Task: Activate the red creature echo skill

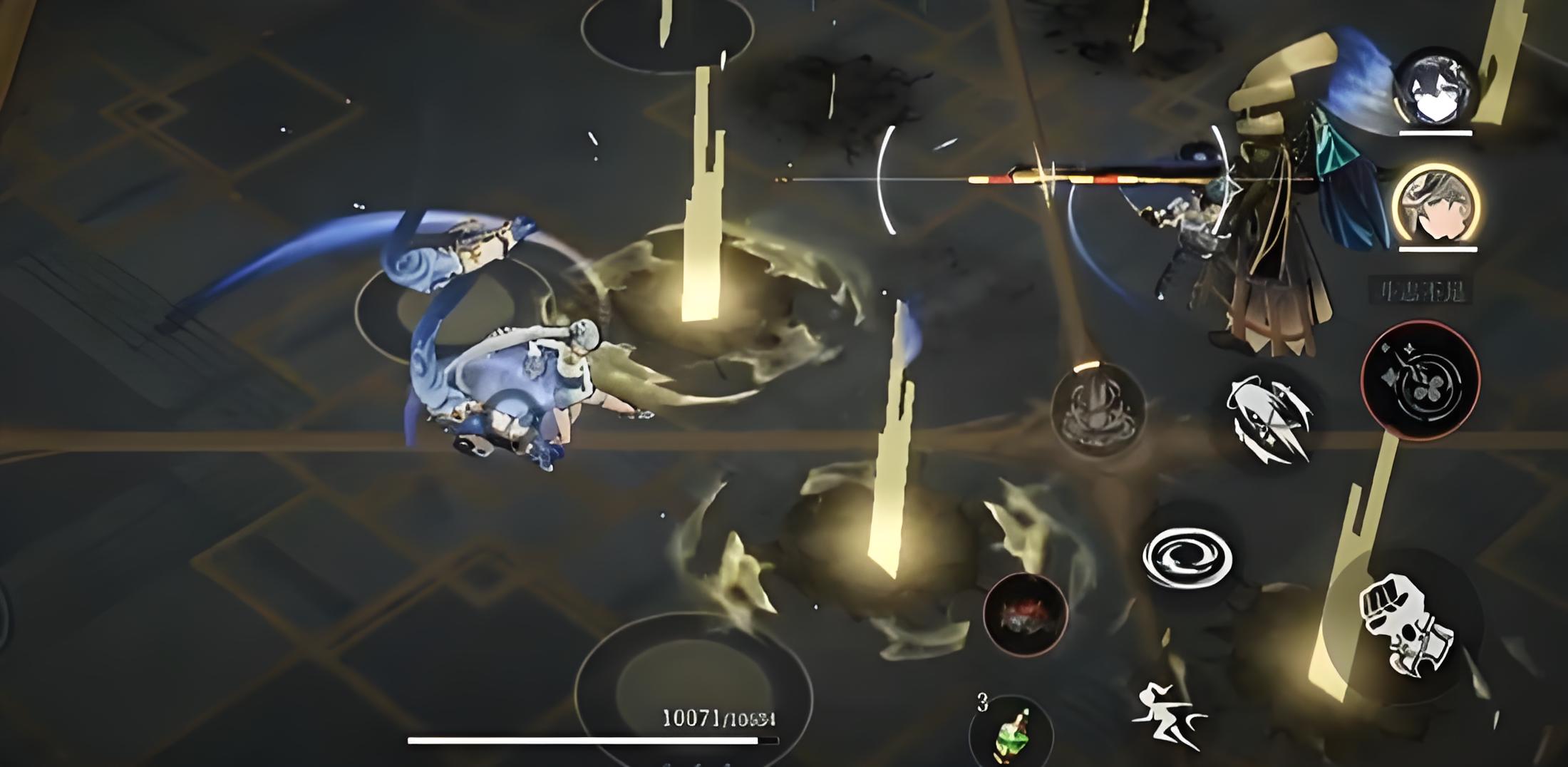Action: click(1025, 614)
